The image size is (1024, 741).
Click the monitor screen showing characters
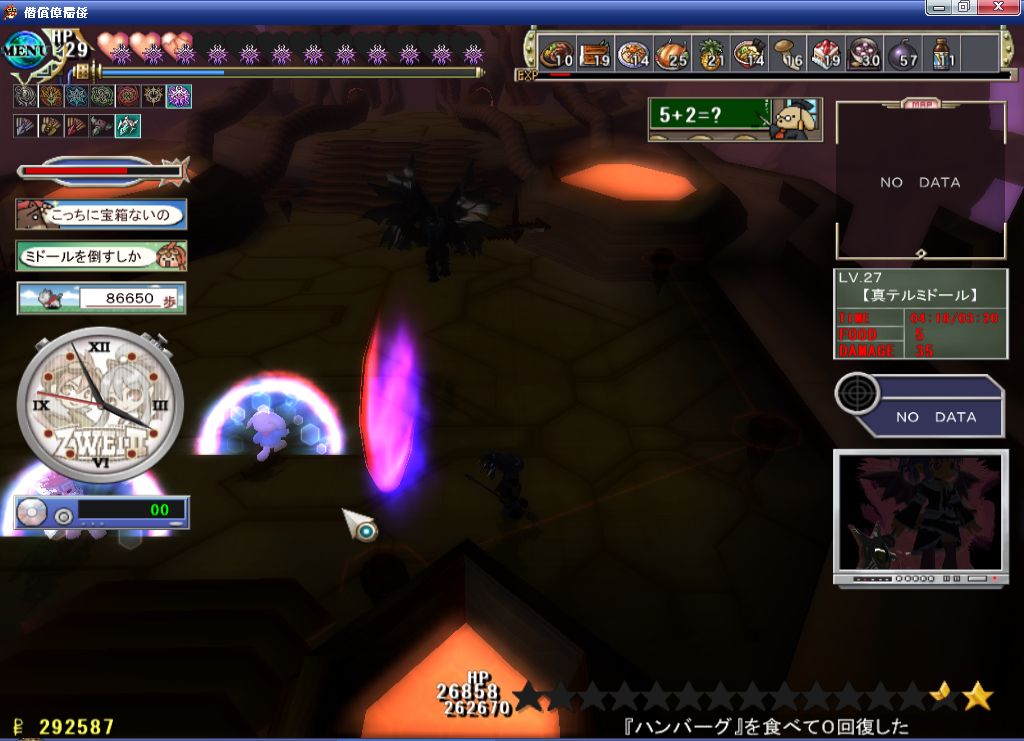[x=920, y=516]
